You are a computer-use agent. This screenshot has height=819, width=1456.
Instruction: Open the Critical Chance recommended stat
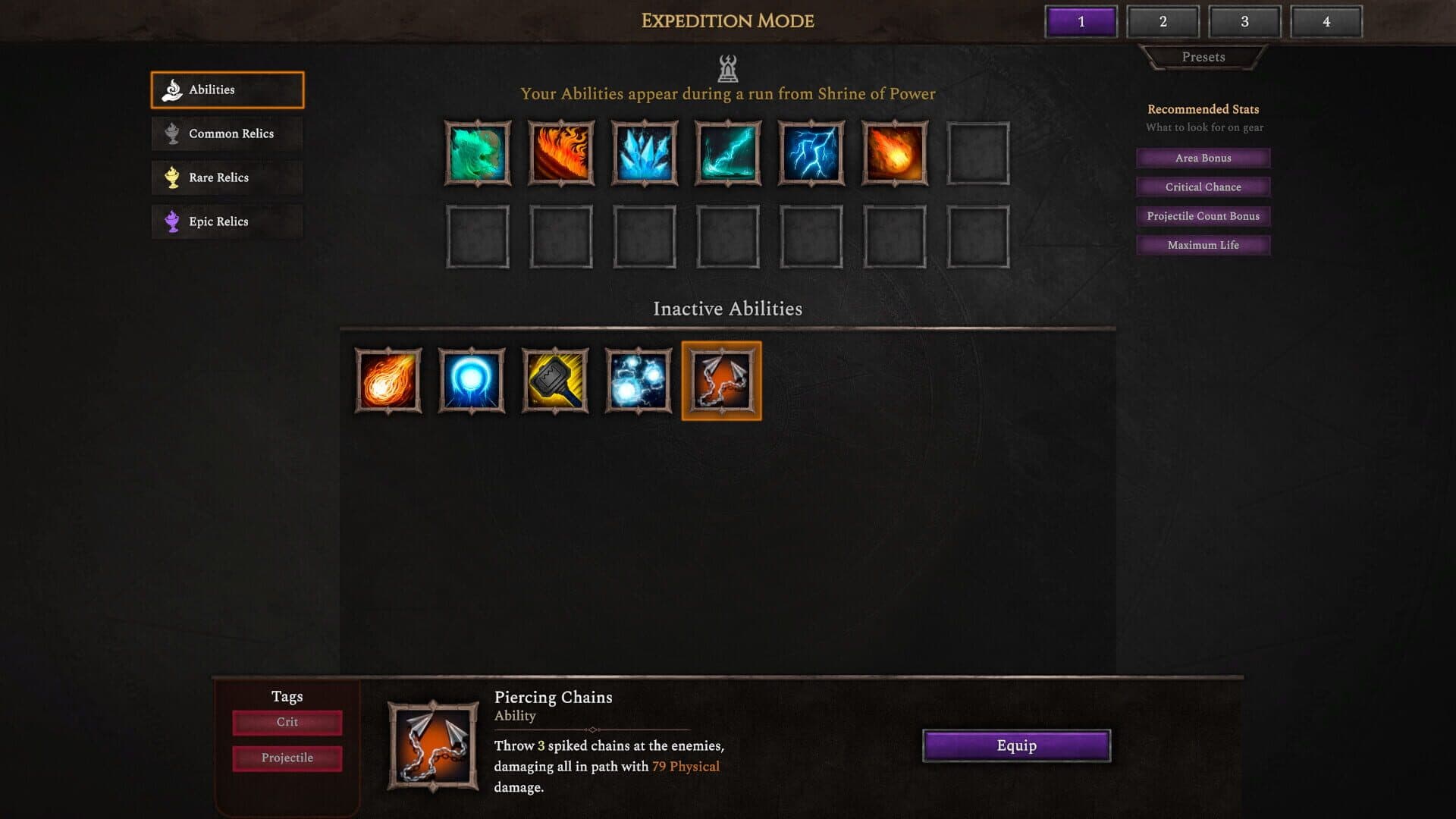pyautogui.click(x=1203, y=187)
